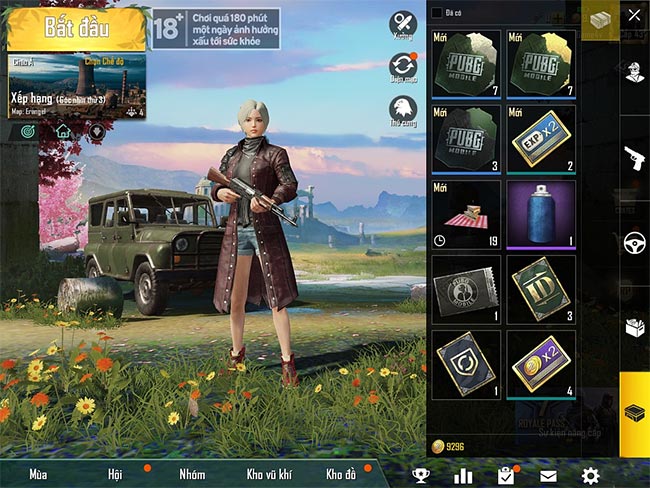650x488 pixels.
Task: Open the character outfit category tab
Action: point(634,71)
